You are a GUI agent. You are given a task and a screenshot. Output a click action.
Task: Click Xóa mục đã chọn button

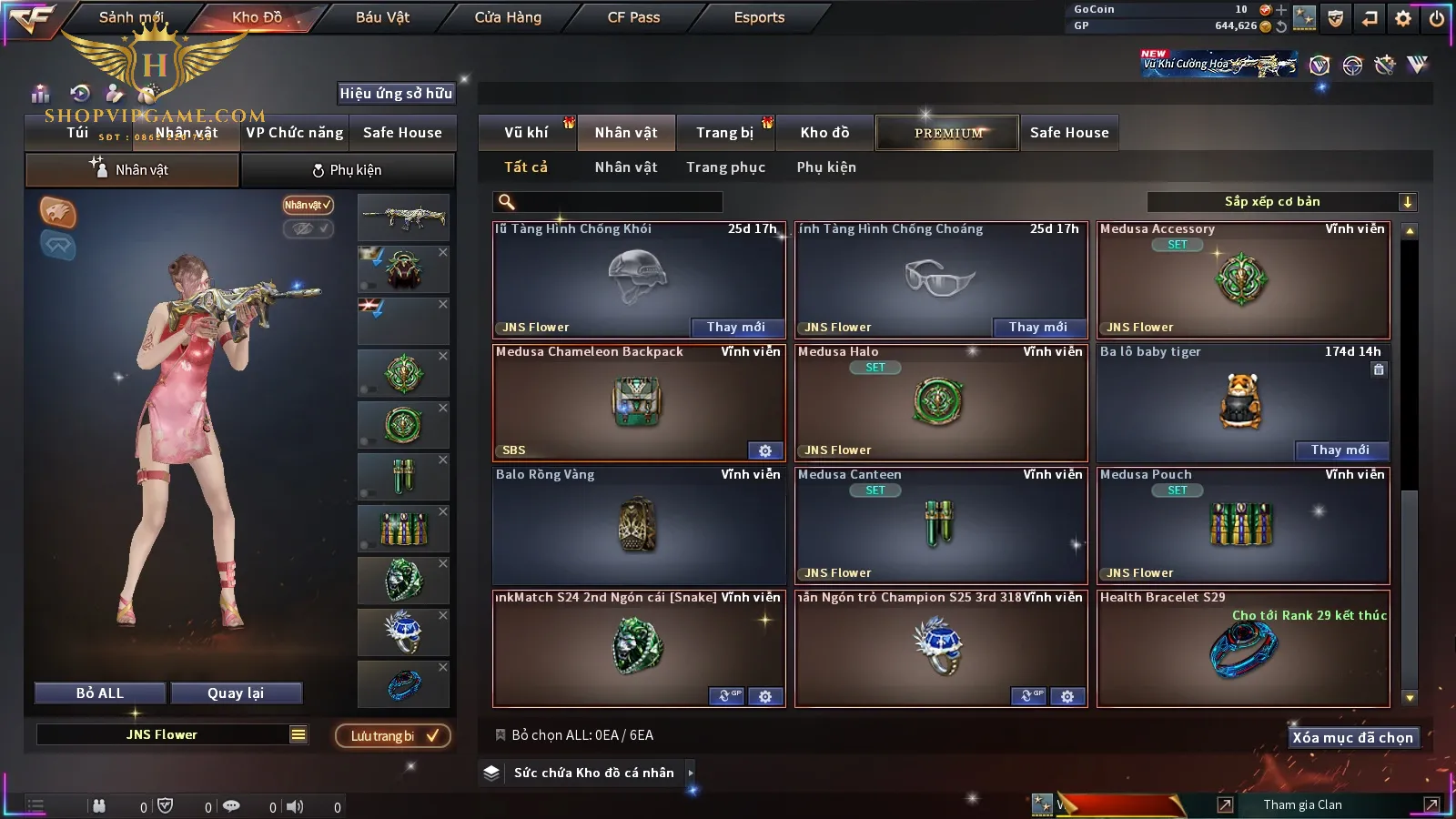pos(1352,738)
